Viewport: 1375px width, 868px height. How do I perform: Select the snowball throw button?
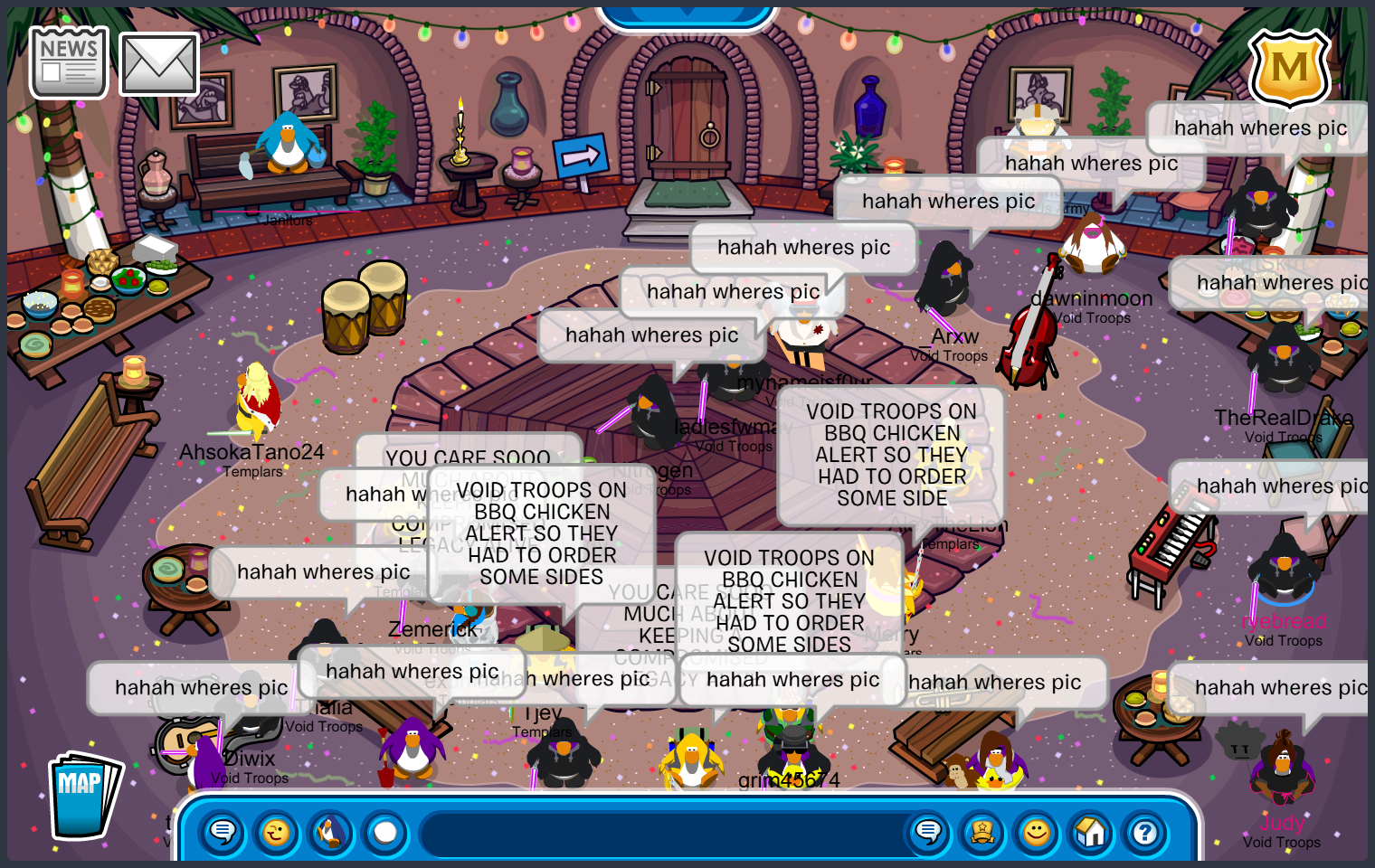tap(385, 832)
